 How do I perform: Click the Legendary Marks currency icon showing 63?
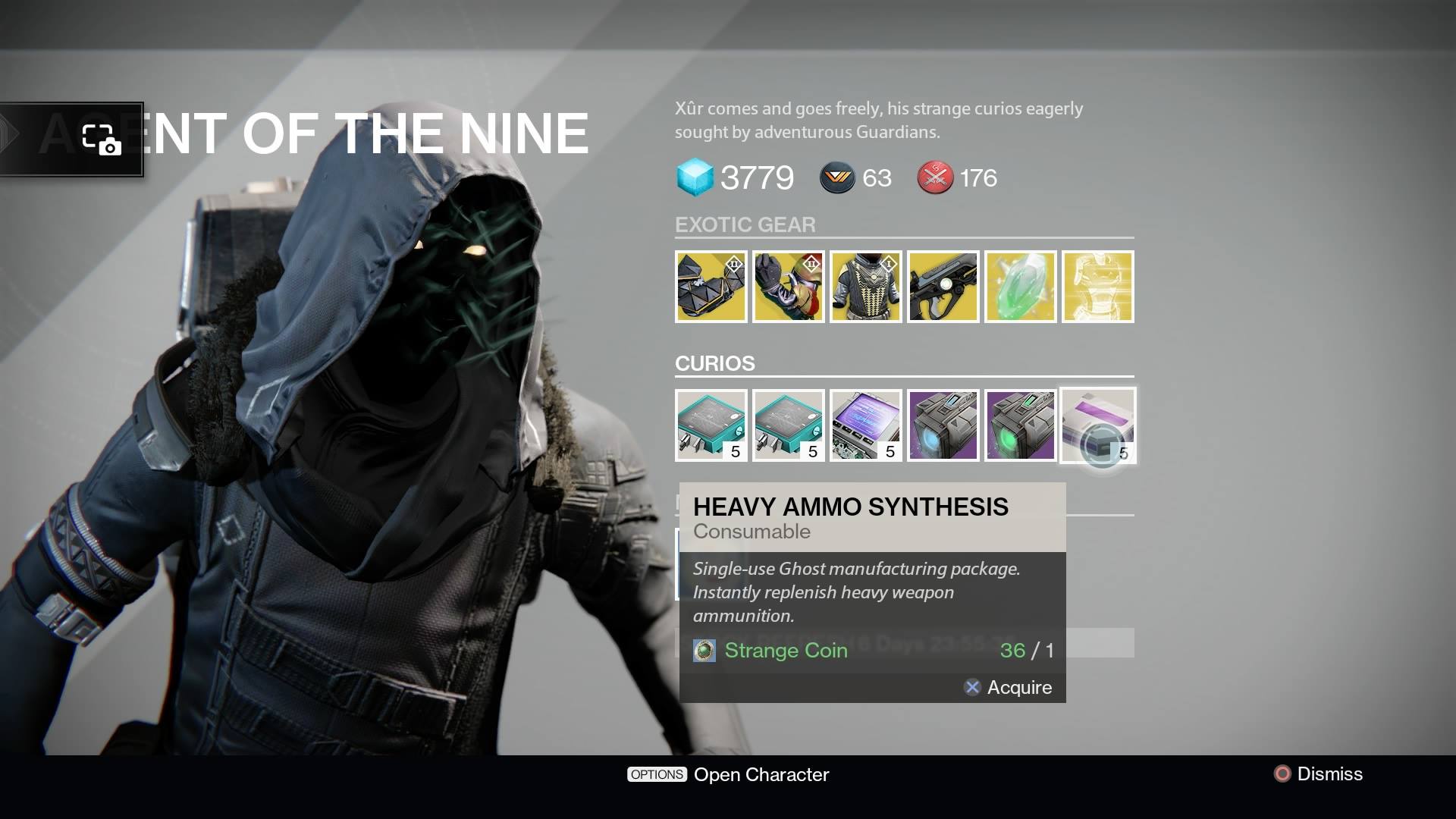point(837,177)
